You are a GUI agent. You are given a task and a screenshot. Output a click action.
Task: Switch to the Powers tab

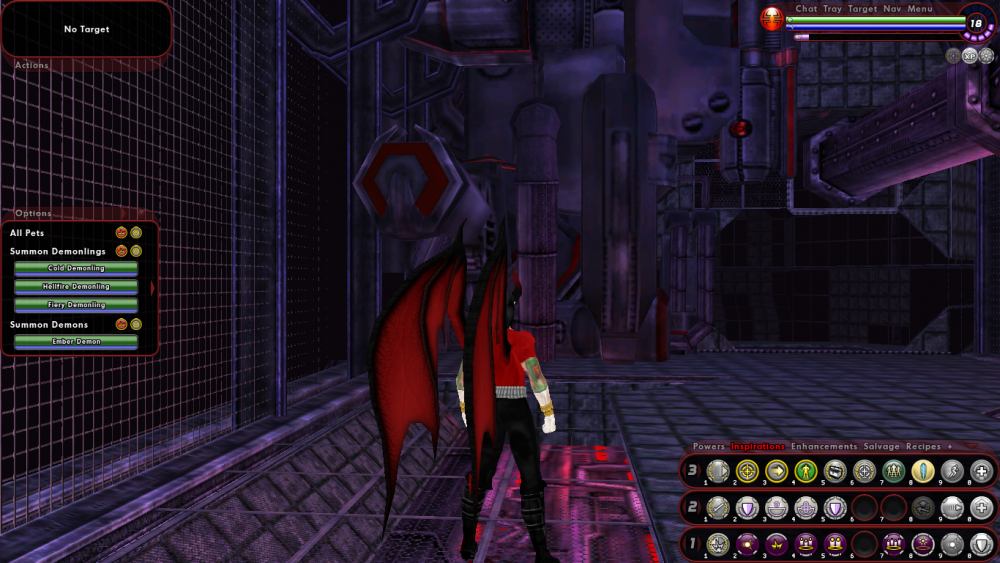[709, 446]
